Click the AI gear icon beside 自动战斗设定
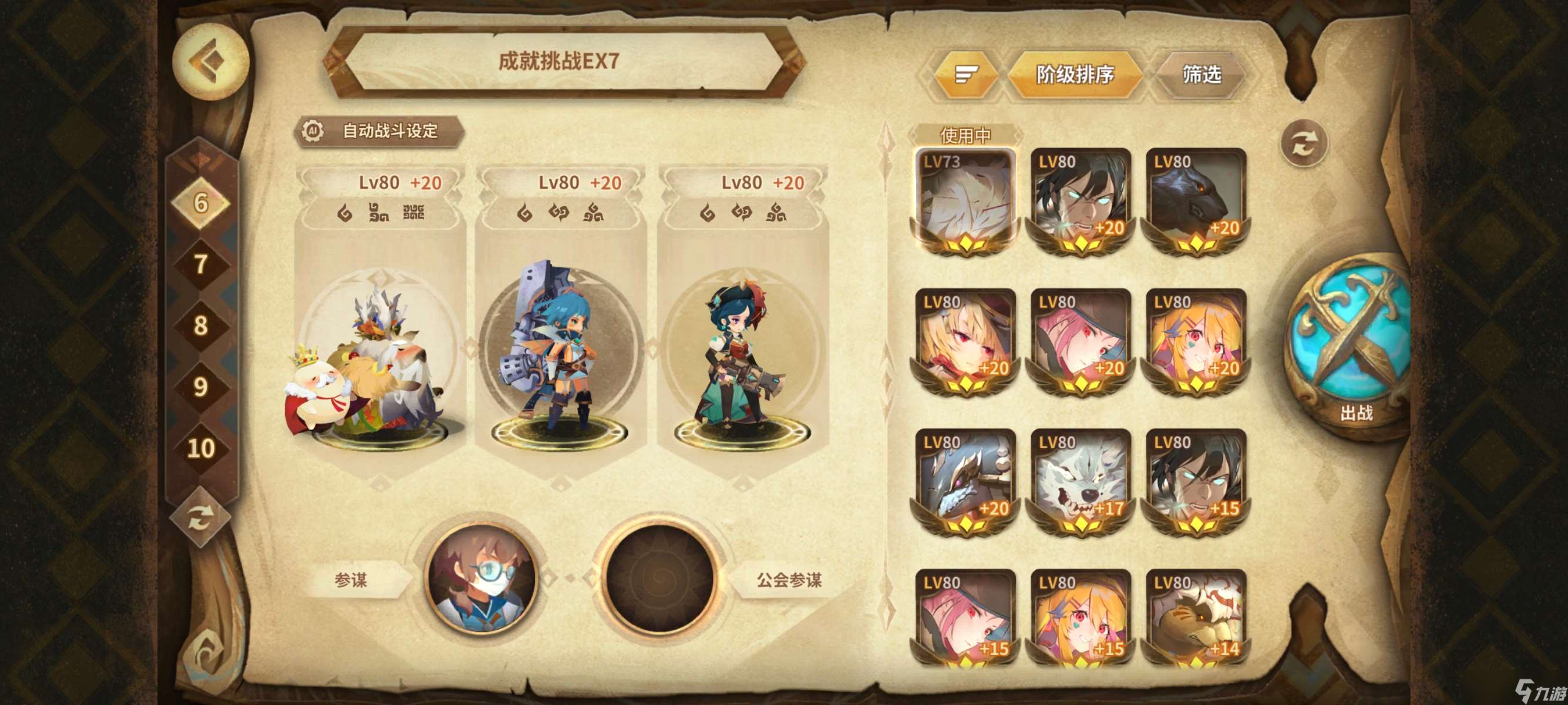This screenshot has width=1568, height=705. (314, 130)
